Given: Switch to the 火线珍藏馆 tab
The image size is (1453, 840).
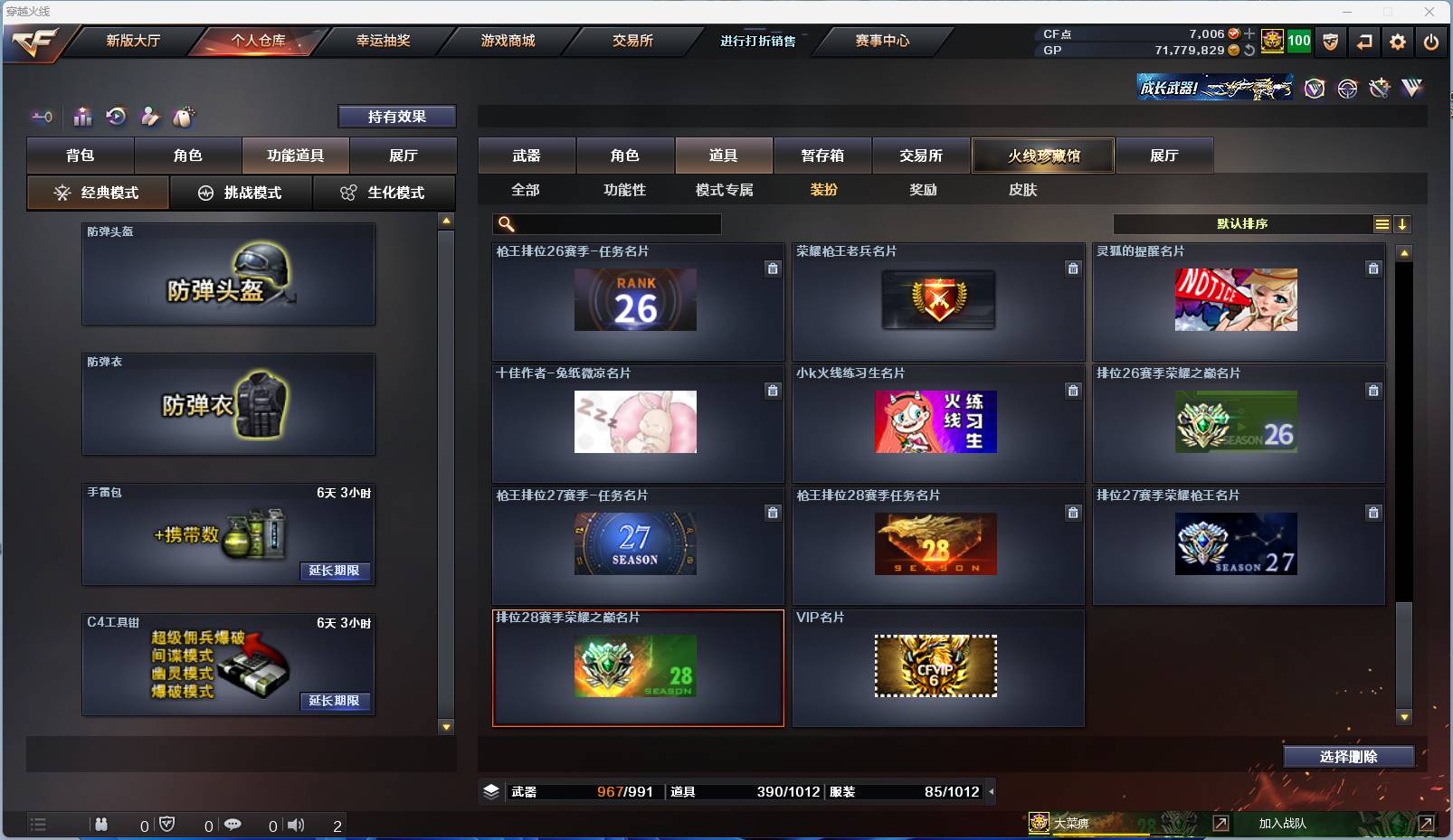Looking at the screenshot, I should coord(1044,155).
